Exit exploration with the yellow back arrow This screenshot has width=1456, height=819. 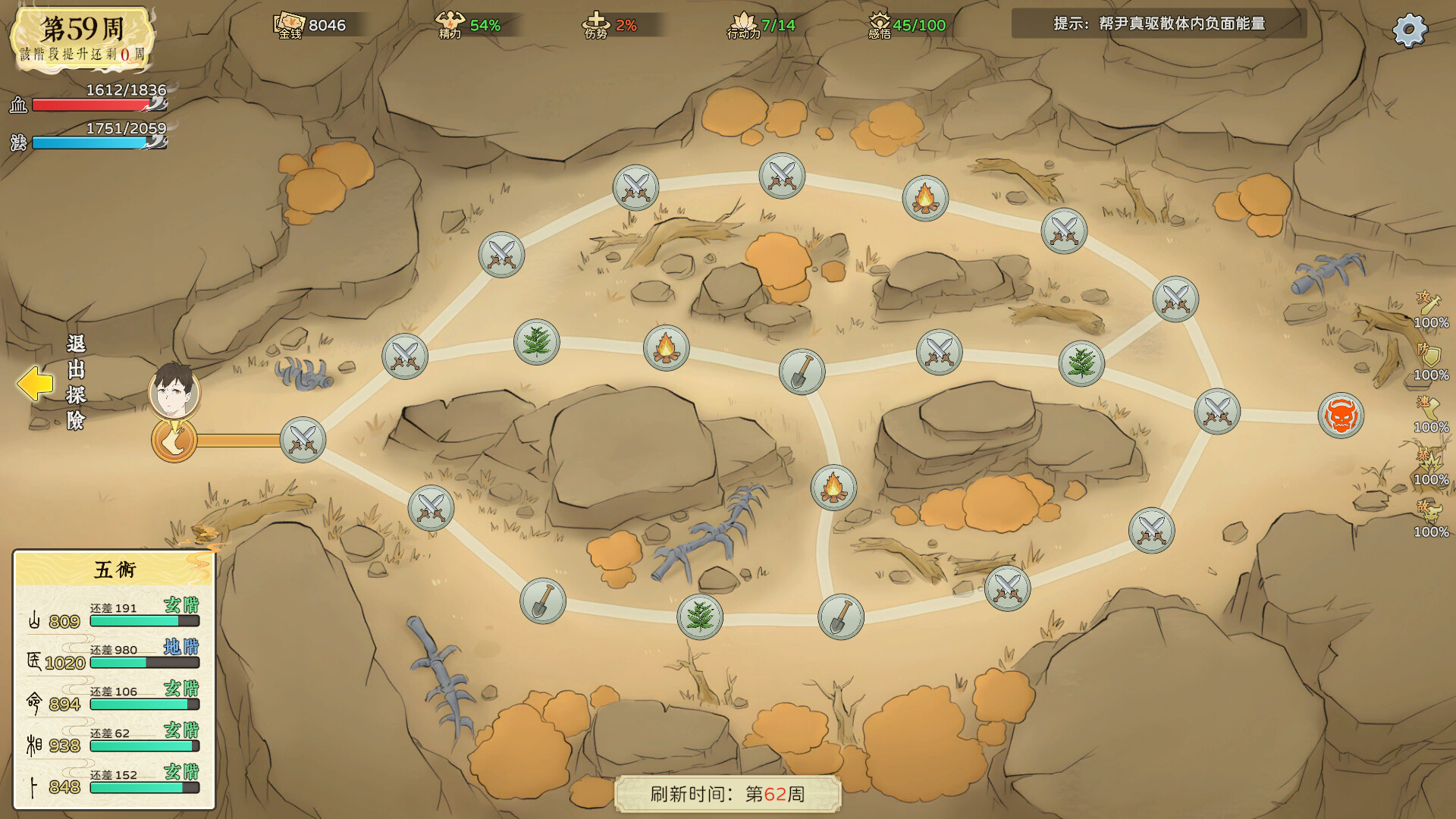coord(35,384)
